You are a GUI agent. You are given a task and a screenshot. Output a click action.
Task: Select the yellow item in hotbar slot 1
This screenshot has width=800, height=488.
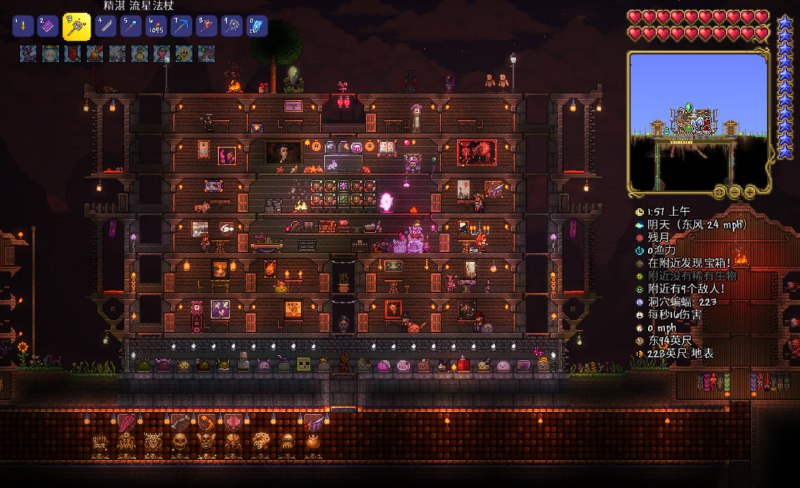[x=22, y=26]
